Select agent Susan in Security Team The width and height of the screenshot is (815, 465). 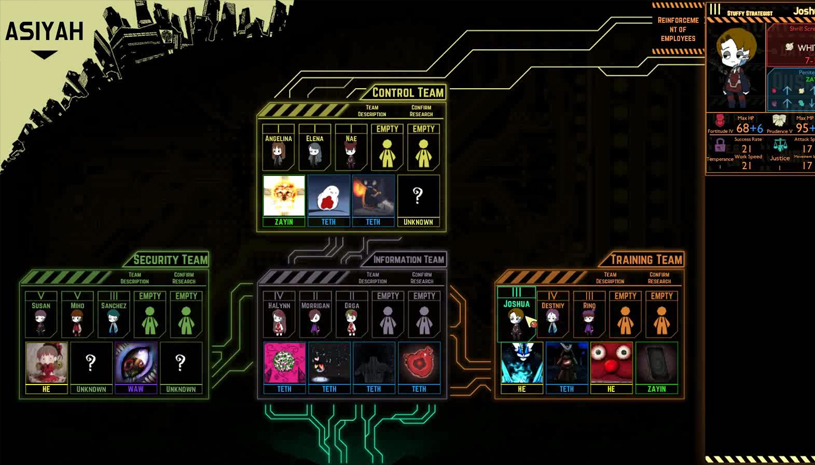41,315
